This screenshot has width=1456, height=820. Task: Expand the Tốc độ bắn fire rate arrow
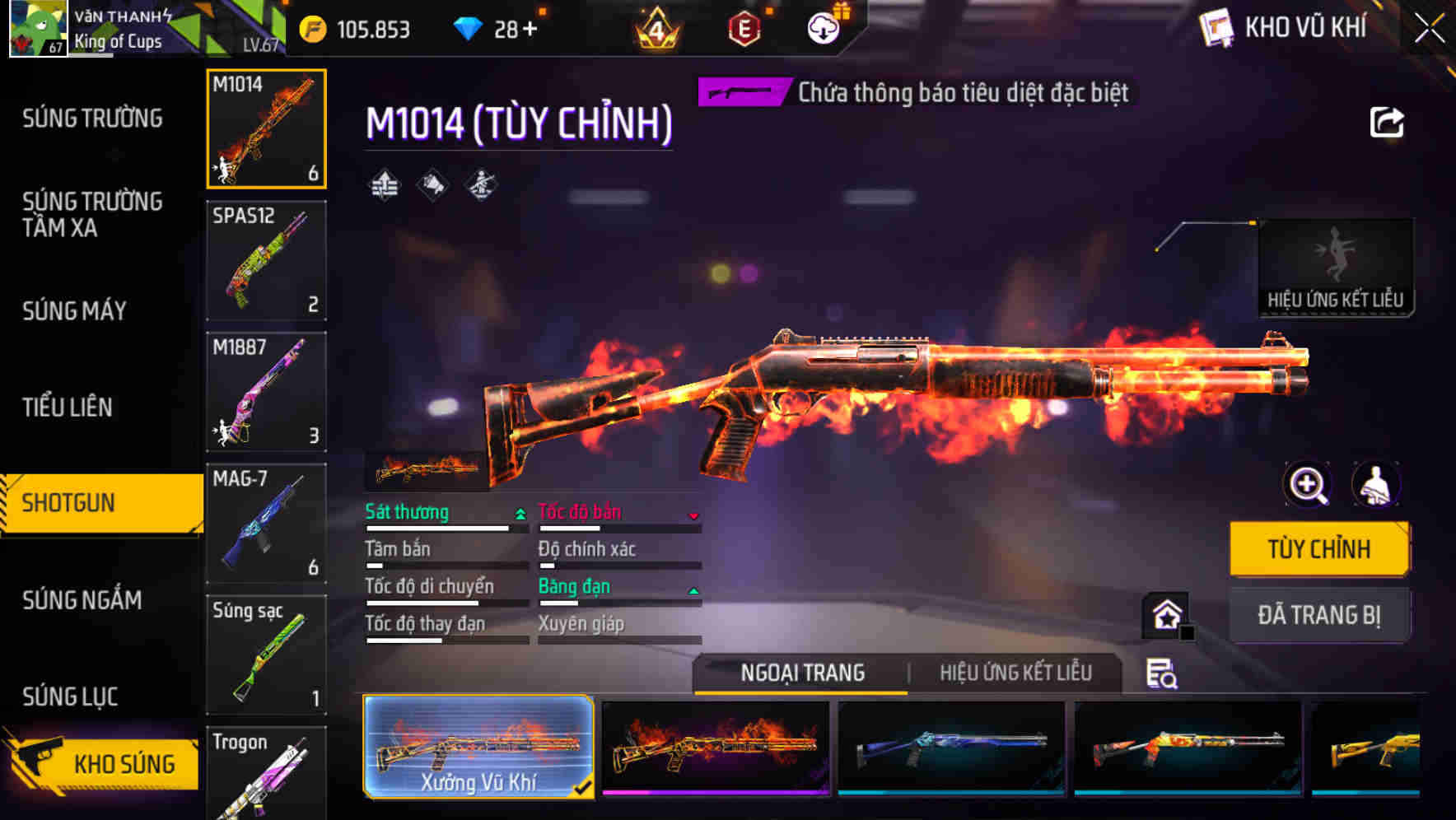pos(693,514)
